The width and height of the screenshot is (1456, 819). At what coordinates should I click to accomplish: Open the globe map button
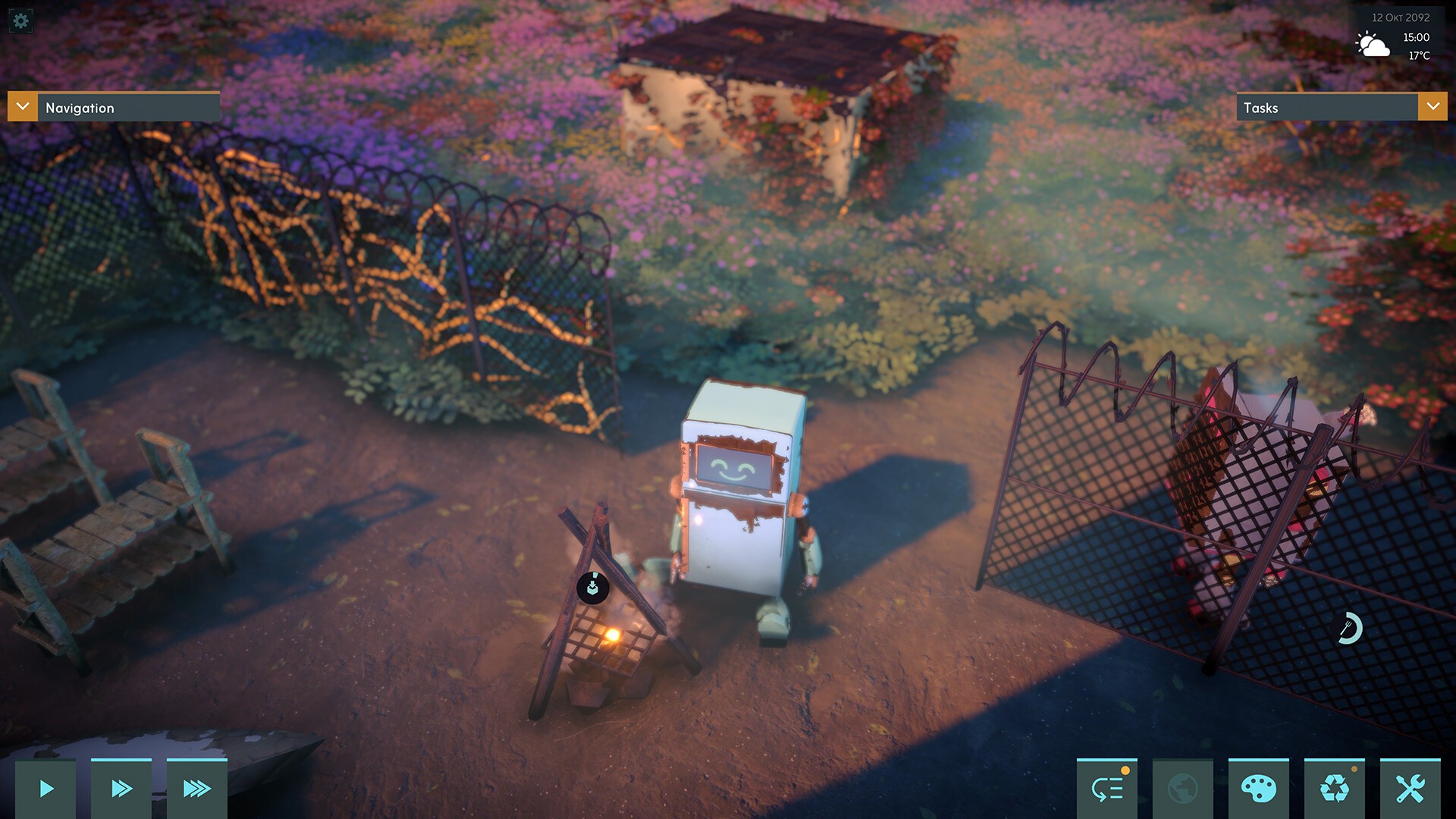click(x=1183, y=789)
